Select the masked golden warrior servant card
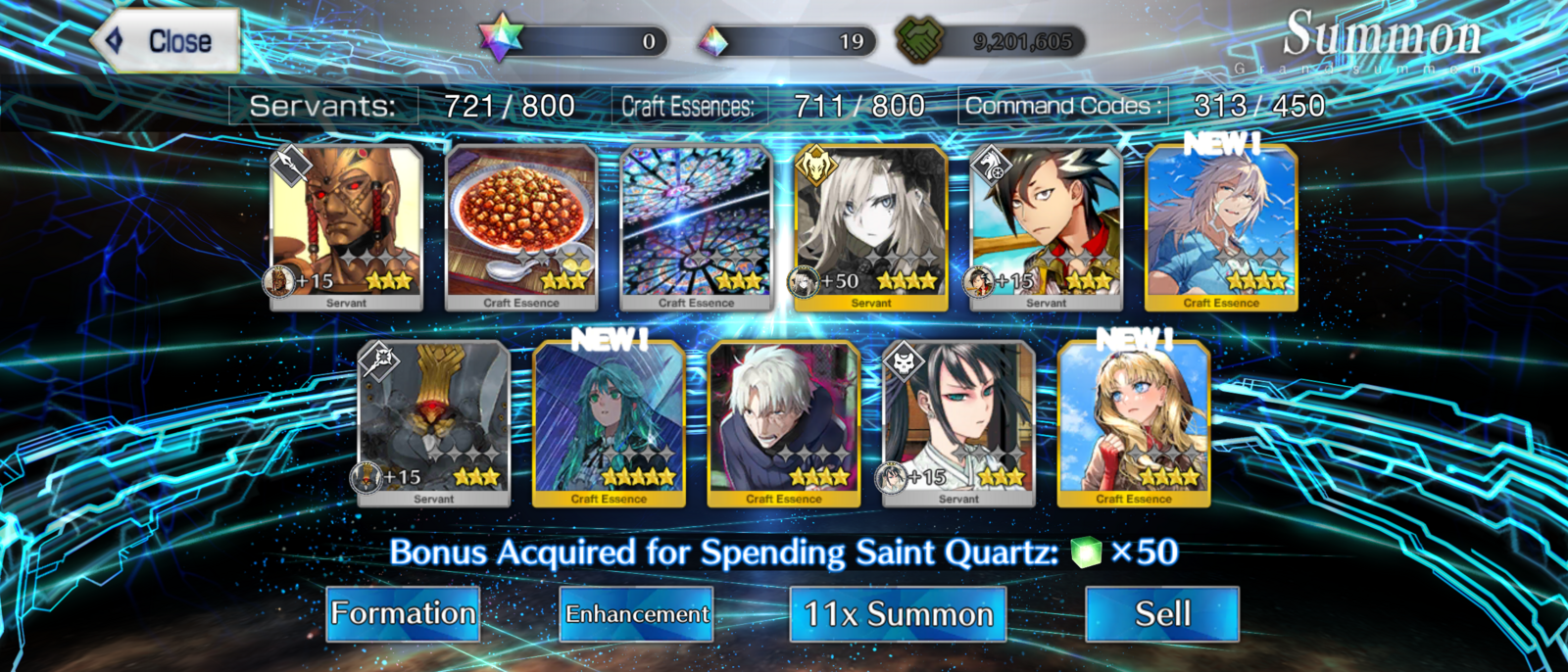1568x672 pixels. pyautogui.click(x=346, y=228)
